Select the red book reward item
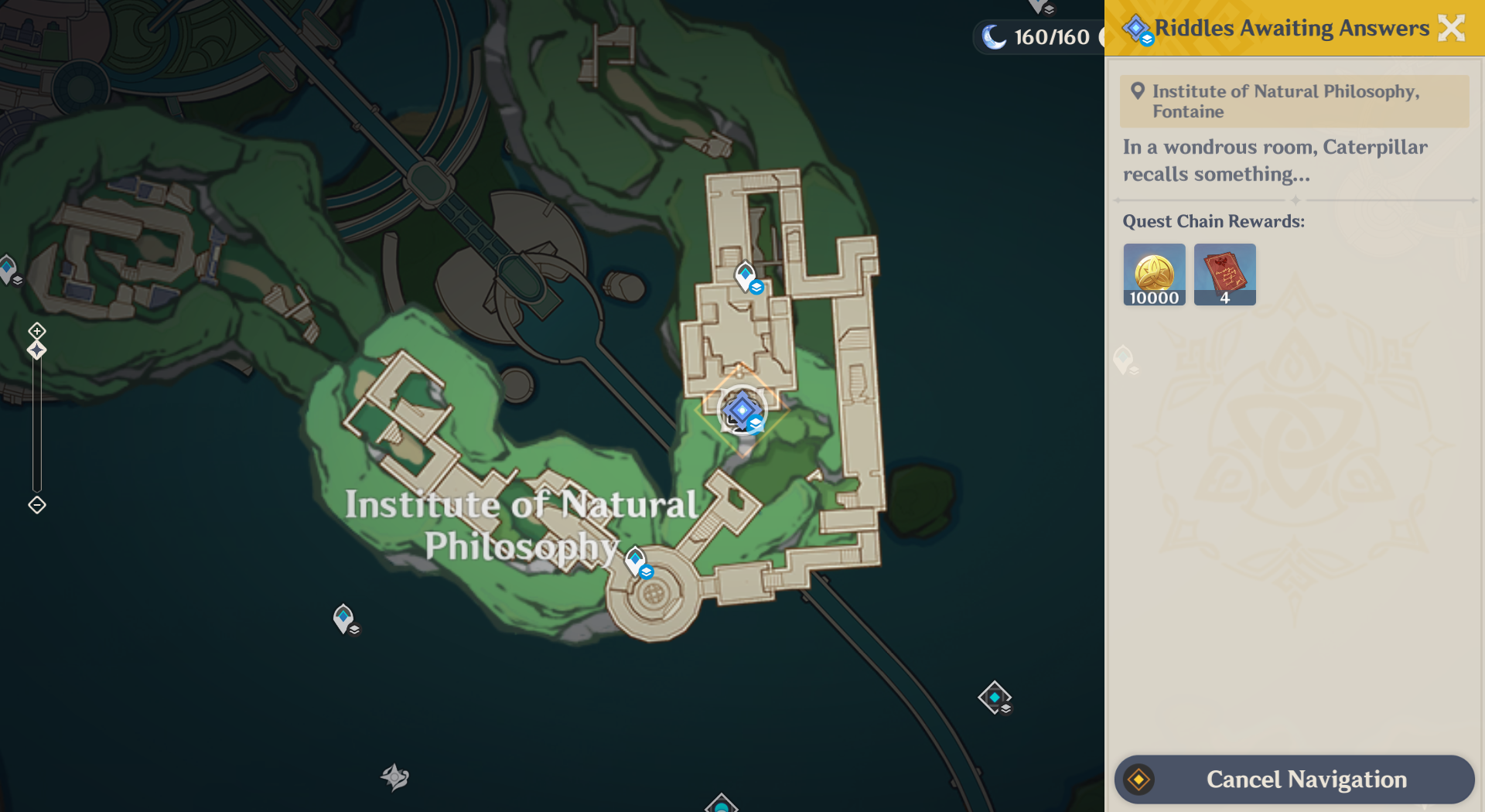 1224,275
